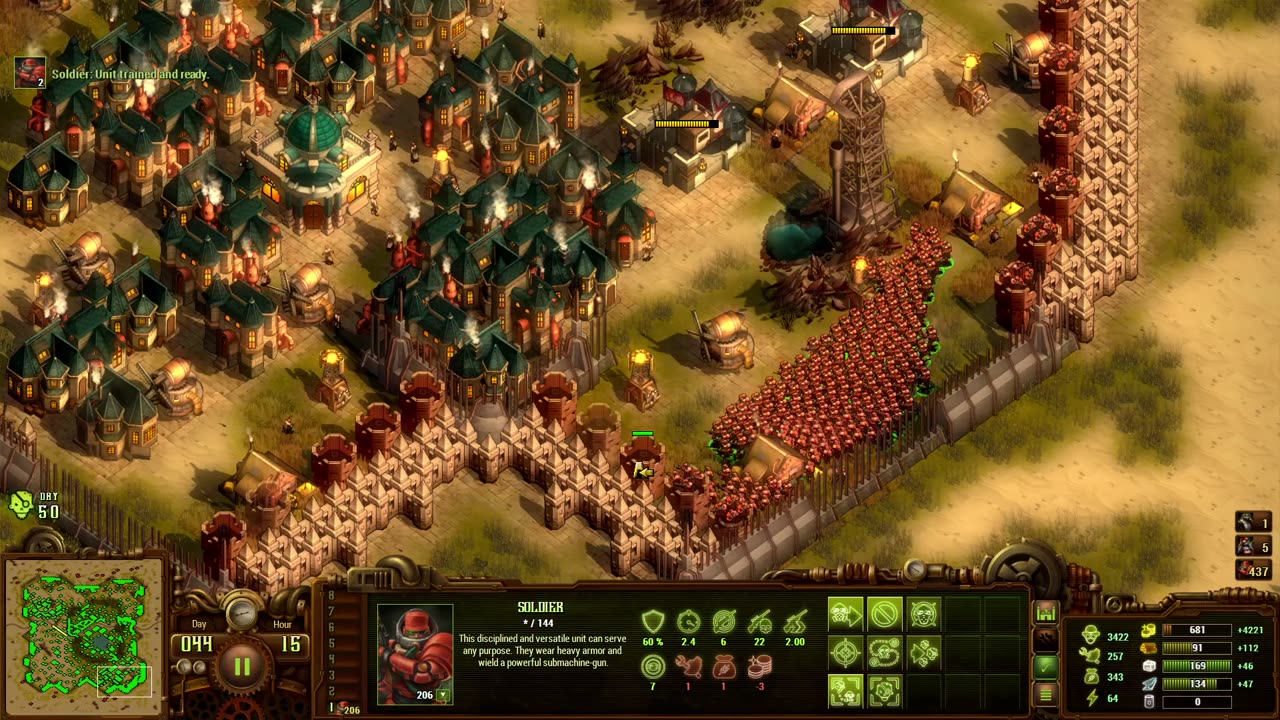Open the menu lines side button

1046,692
